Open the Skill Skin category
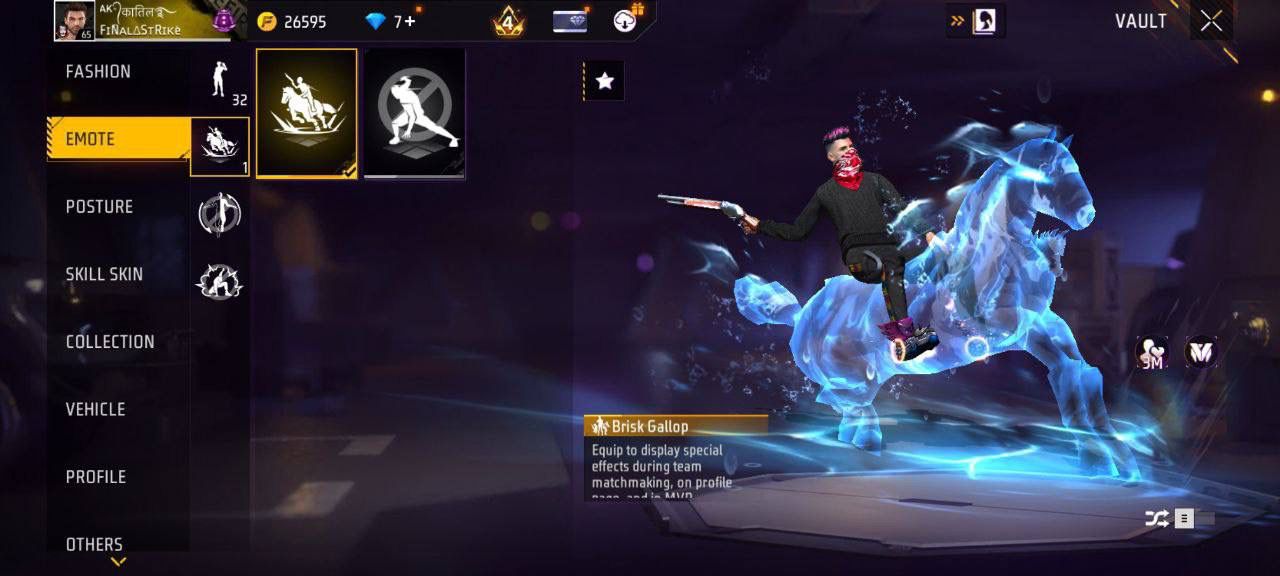This screenshot has width=1280, height=576. click(x=104, y=274)
